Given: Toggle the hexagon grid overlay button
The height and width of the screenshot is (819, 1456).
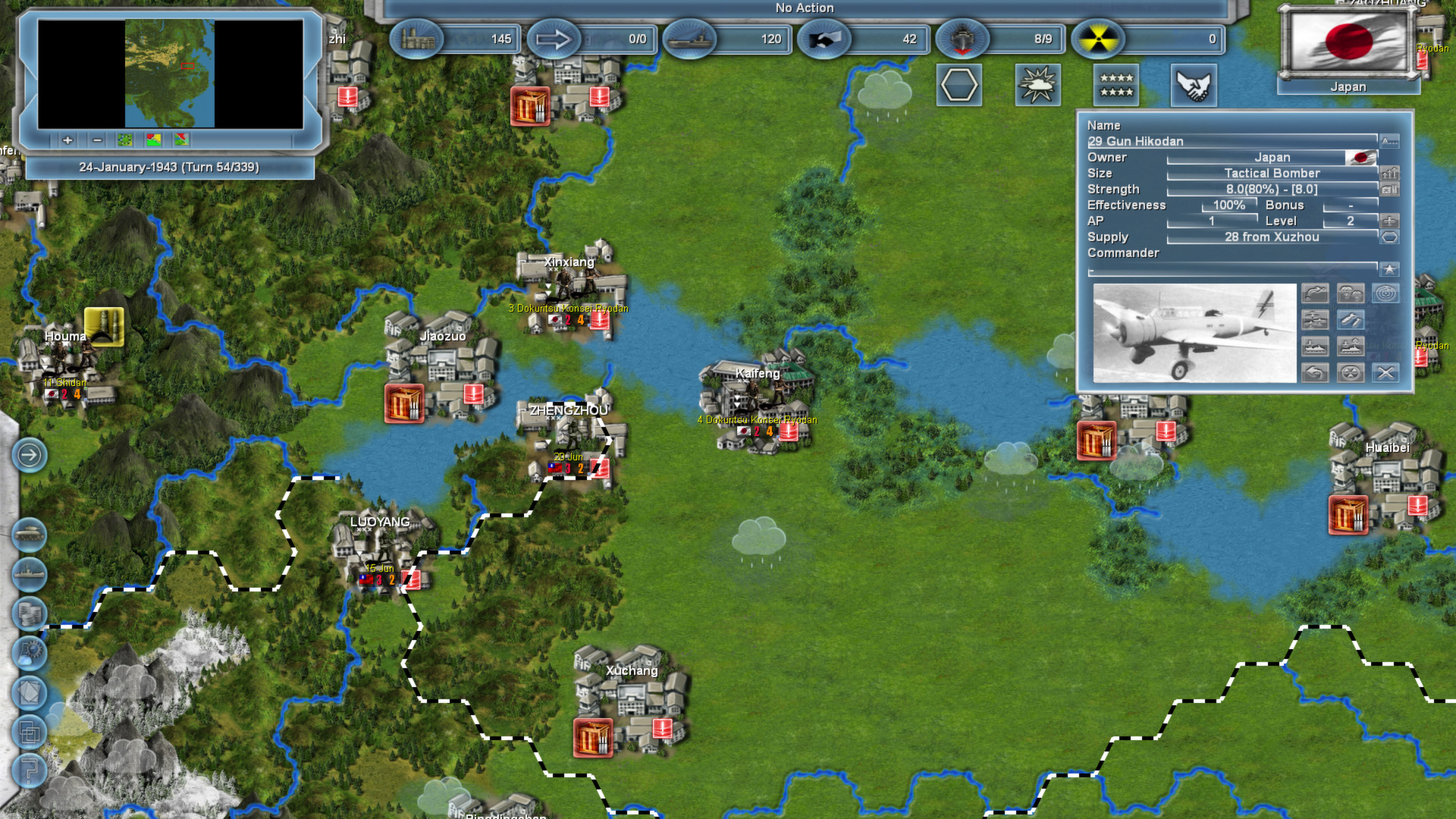Looking at the screenshot, I should coord(959,85).
